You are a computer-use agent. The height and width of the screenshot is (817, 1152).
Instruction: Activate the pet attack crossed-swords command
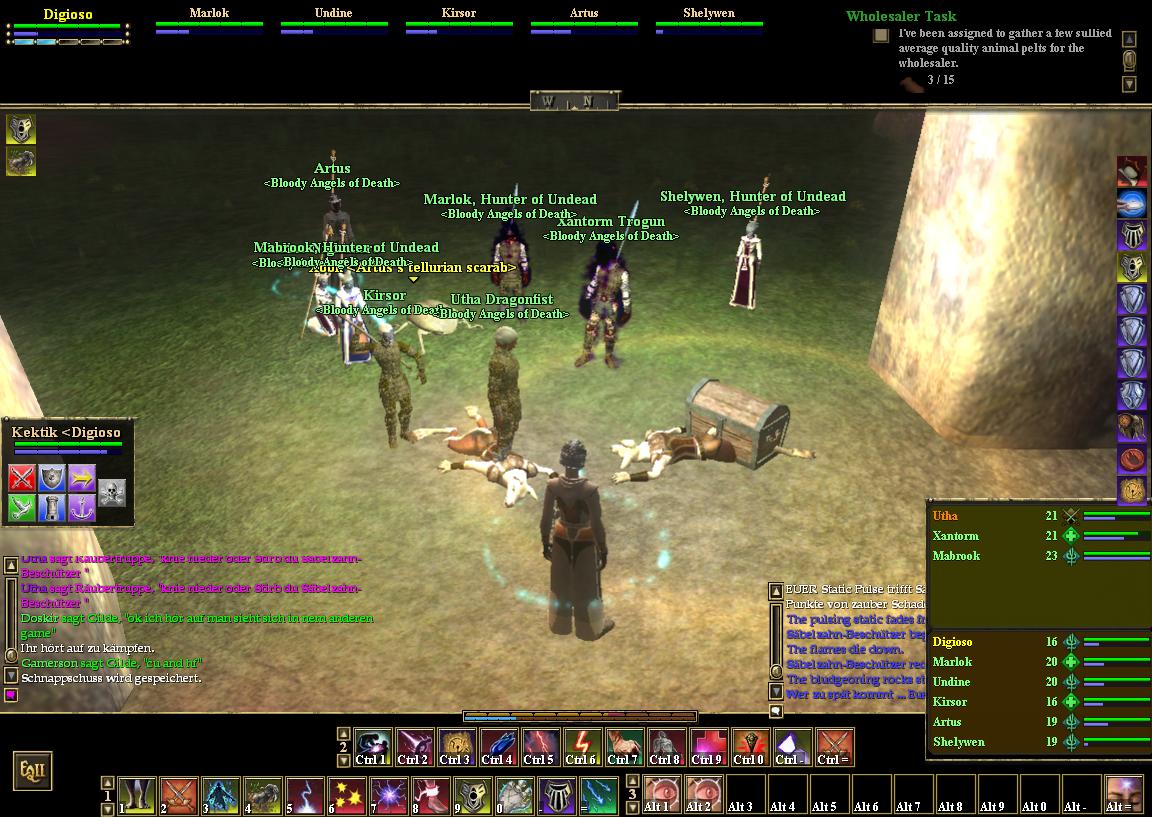pos(22,477)
